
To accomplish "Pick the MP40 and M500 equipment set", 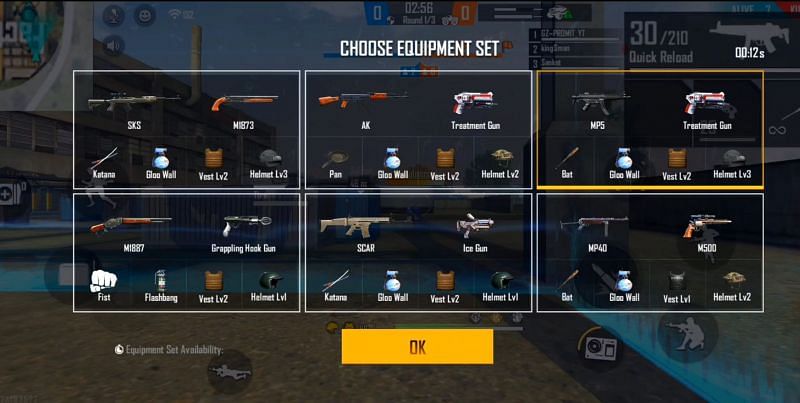I will tap(650, 252).
